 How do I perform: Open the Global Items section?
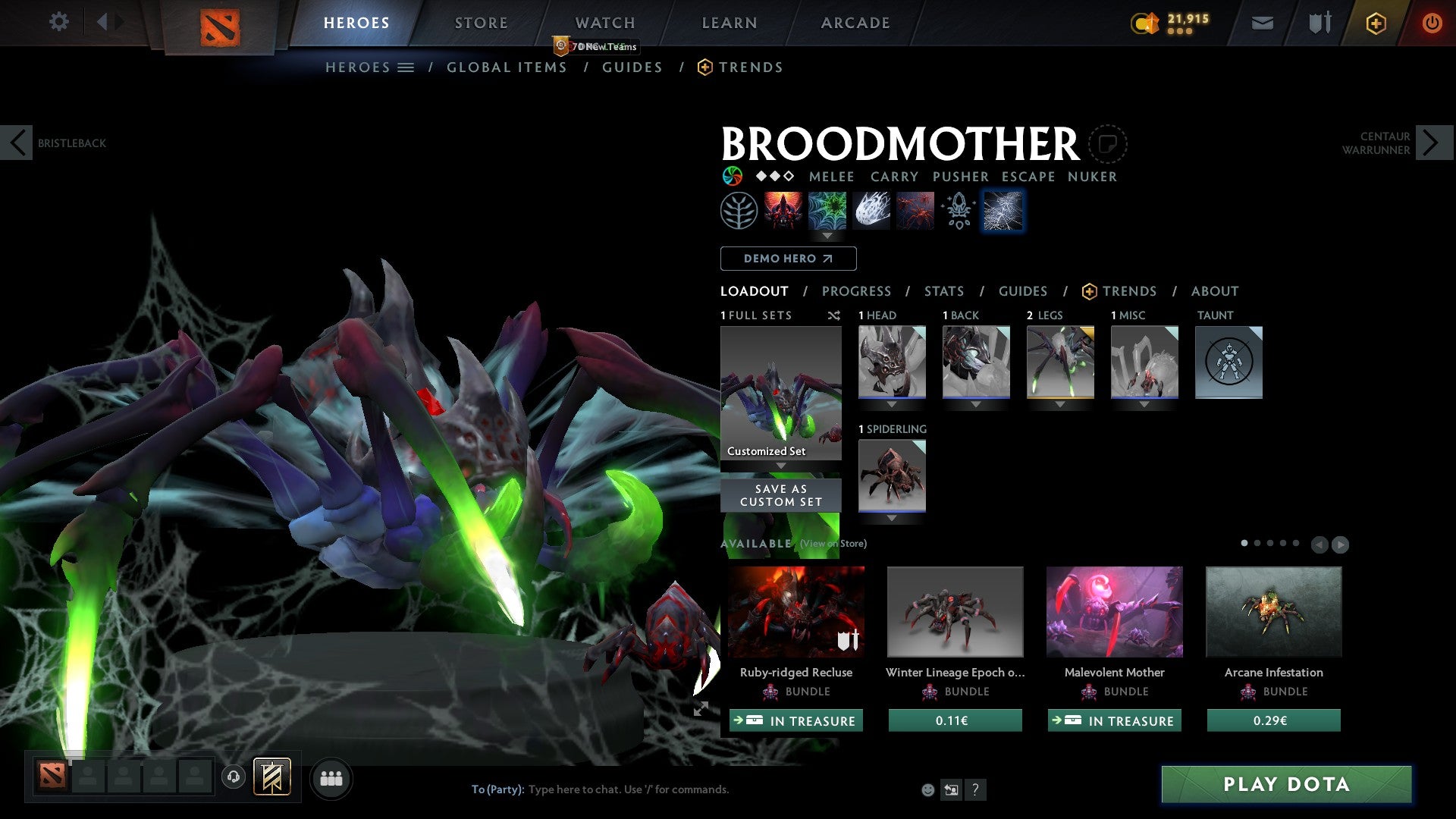(507, 67)
